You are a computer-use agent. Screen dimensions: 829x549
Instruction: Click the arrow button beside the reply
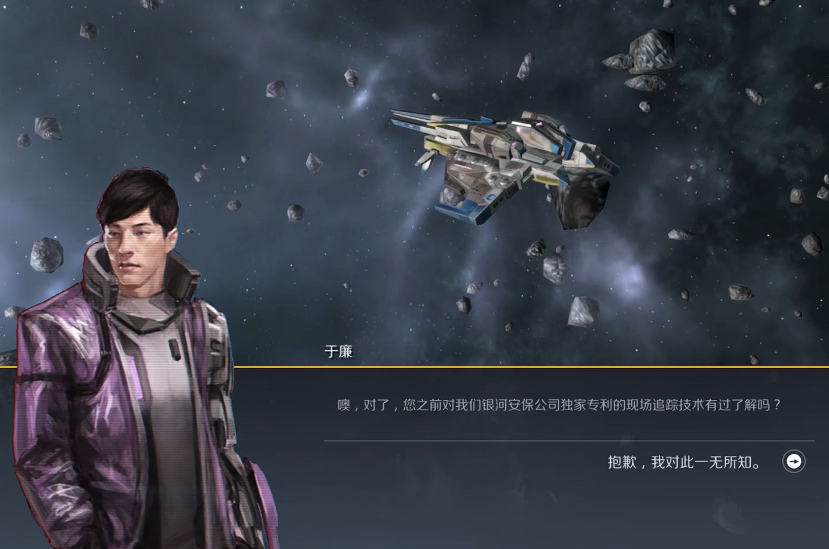794,461
